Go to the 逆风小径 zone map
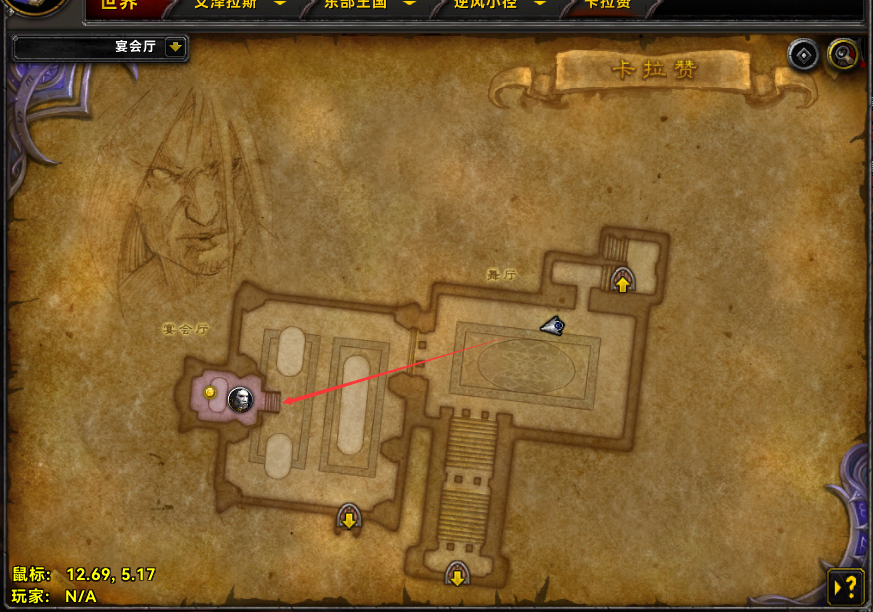 [490, 5]
